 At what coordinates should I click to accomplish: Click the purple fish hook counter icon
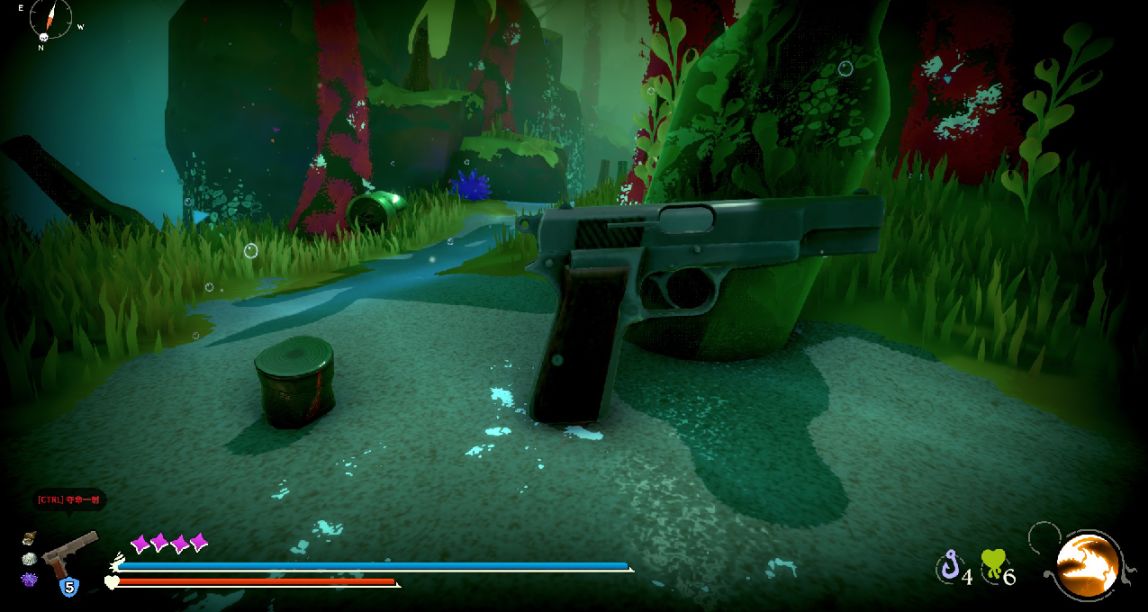(948, 567)
